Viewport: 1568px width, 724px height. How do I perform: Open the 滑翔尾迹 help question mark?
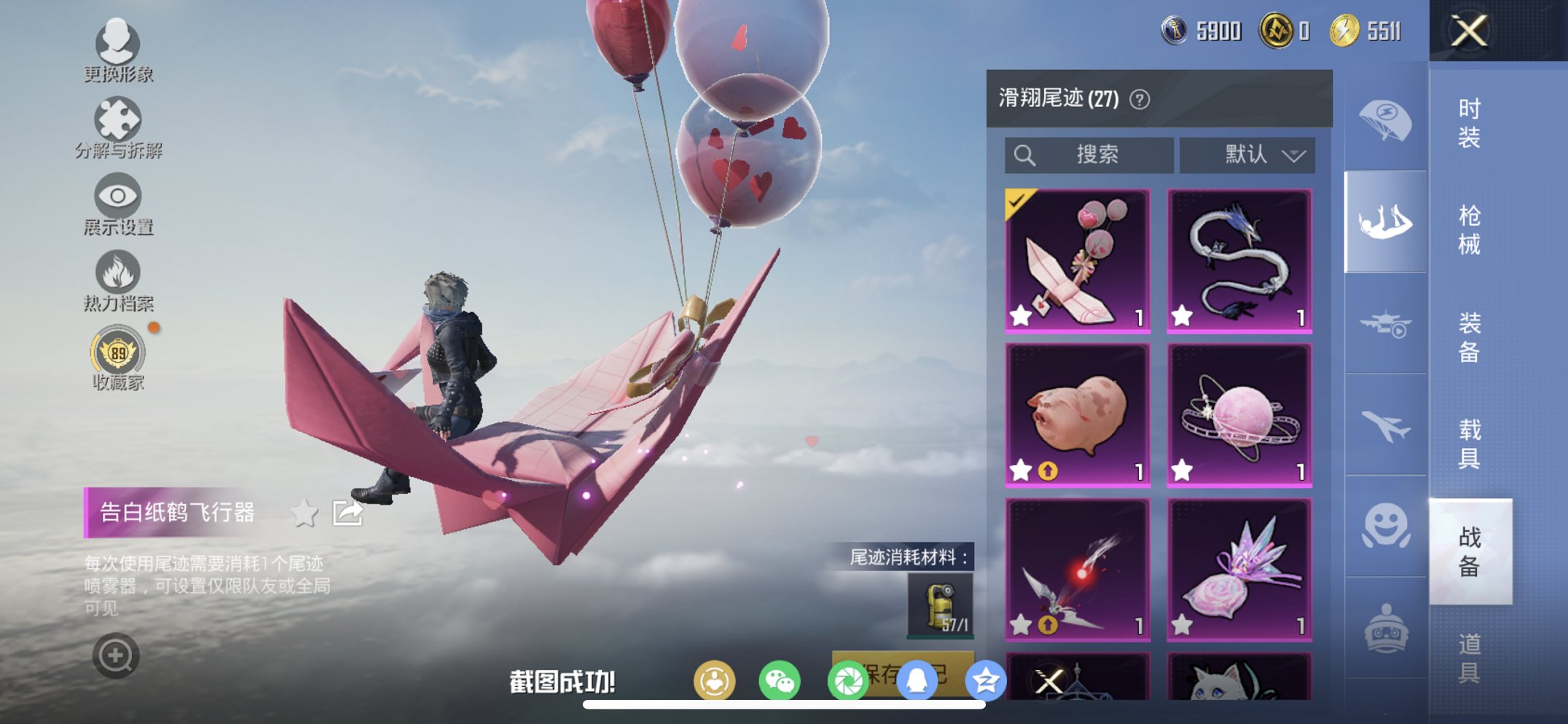(1141, 98)
